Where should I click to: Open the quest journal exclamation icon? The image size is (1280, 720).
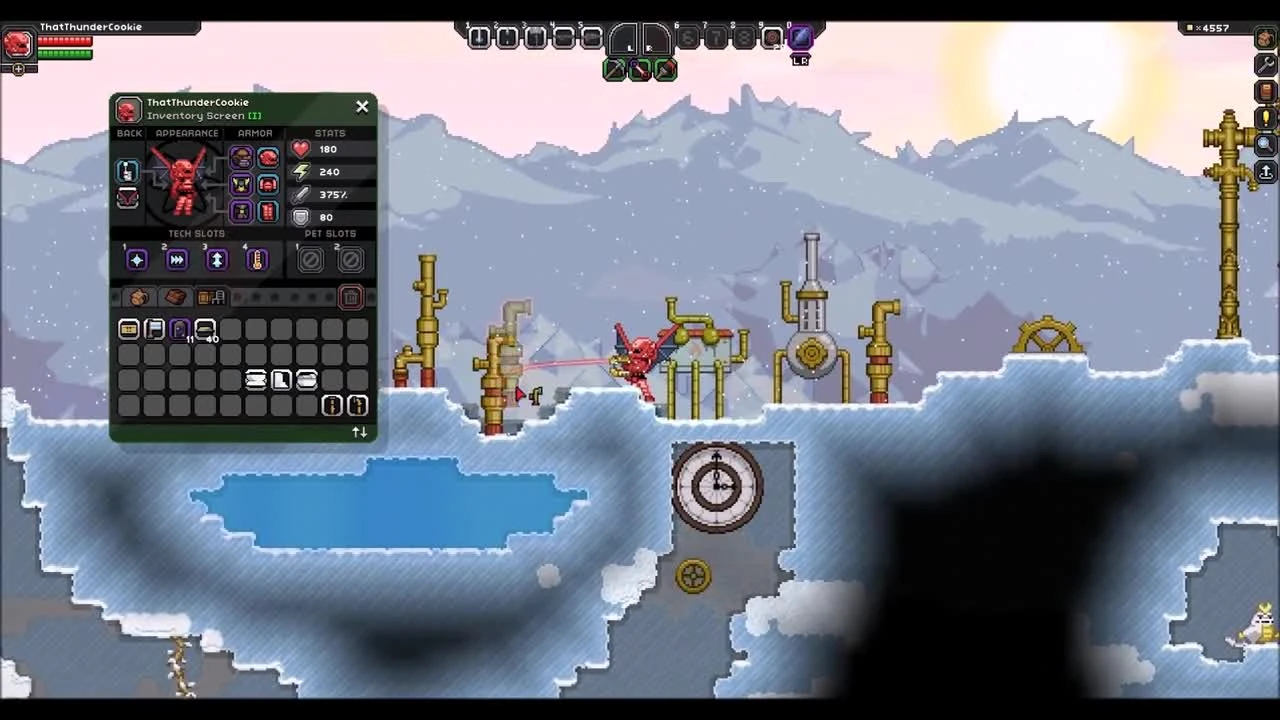pyautogui.click(x=1265, y=117)
